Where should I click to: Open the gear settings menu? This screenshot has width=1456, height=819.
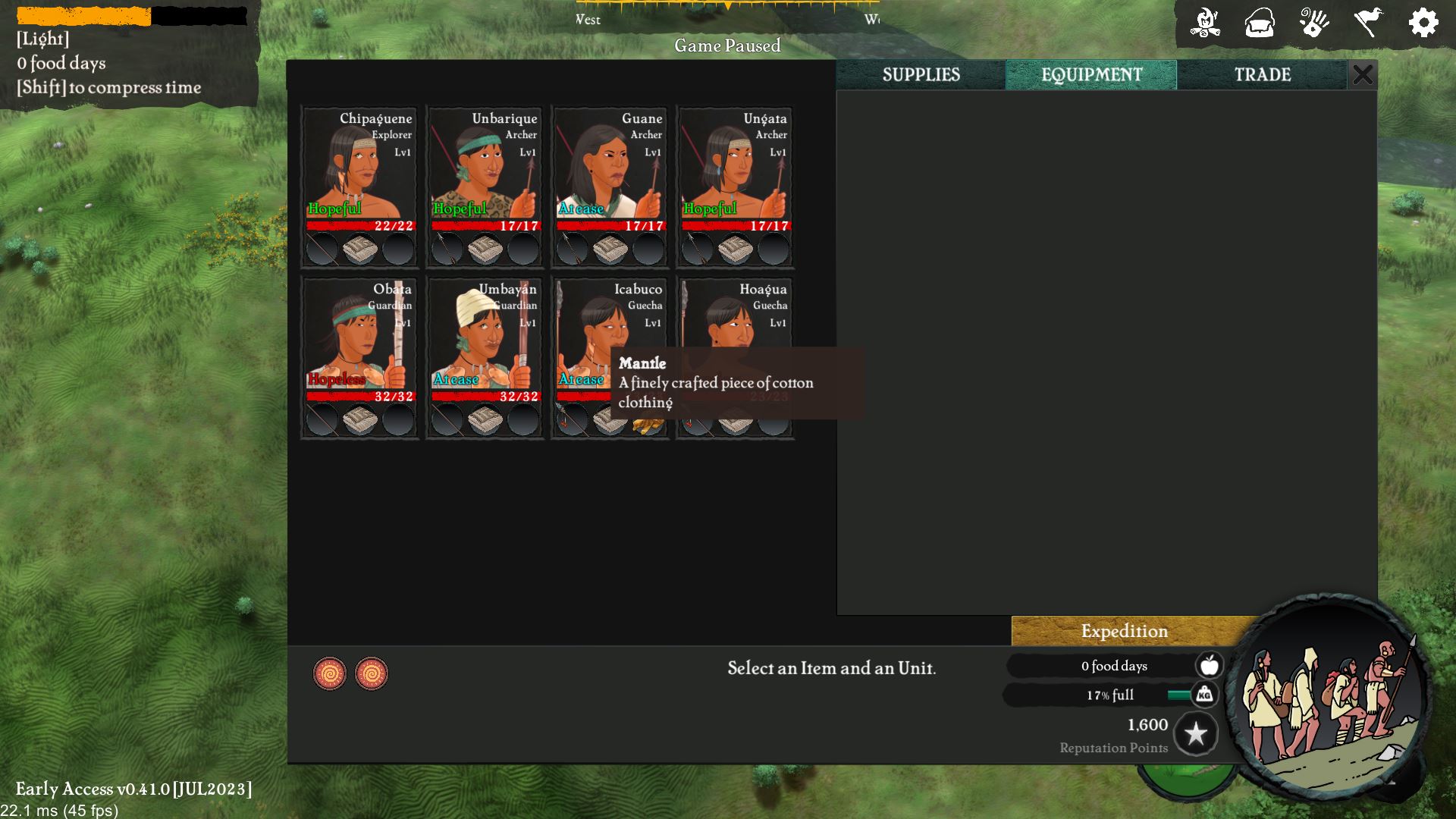coord(1423,24)
